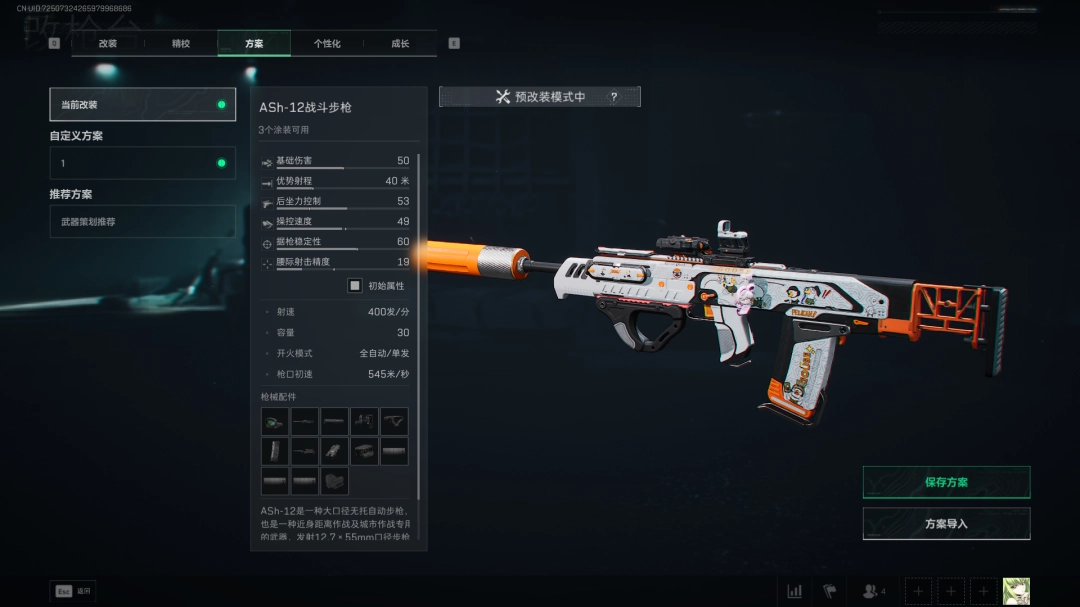This screenshot has height=607, width=1080.
Task: Open the bar chart statistics icon
Action: (795, 591)
